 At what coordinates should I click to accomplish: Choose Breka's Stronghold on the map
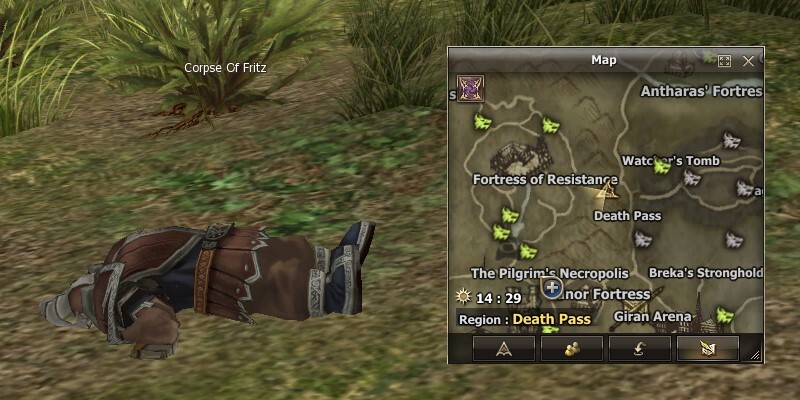point(705,273)
